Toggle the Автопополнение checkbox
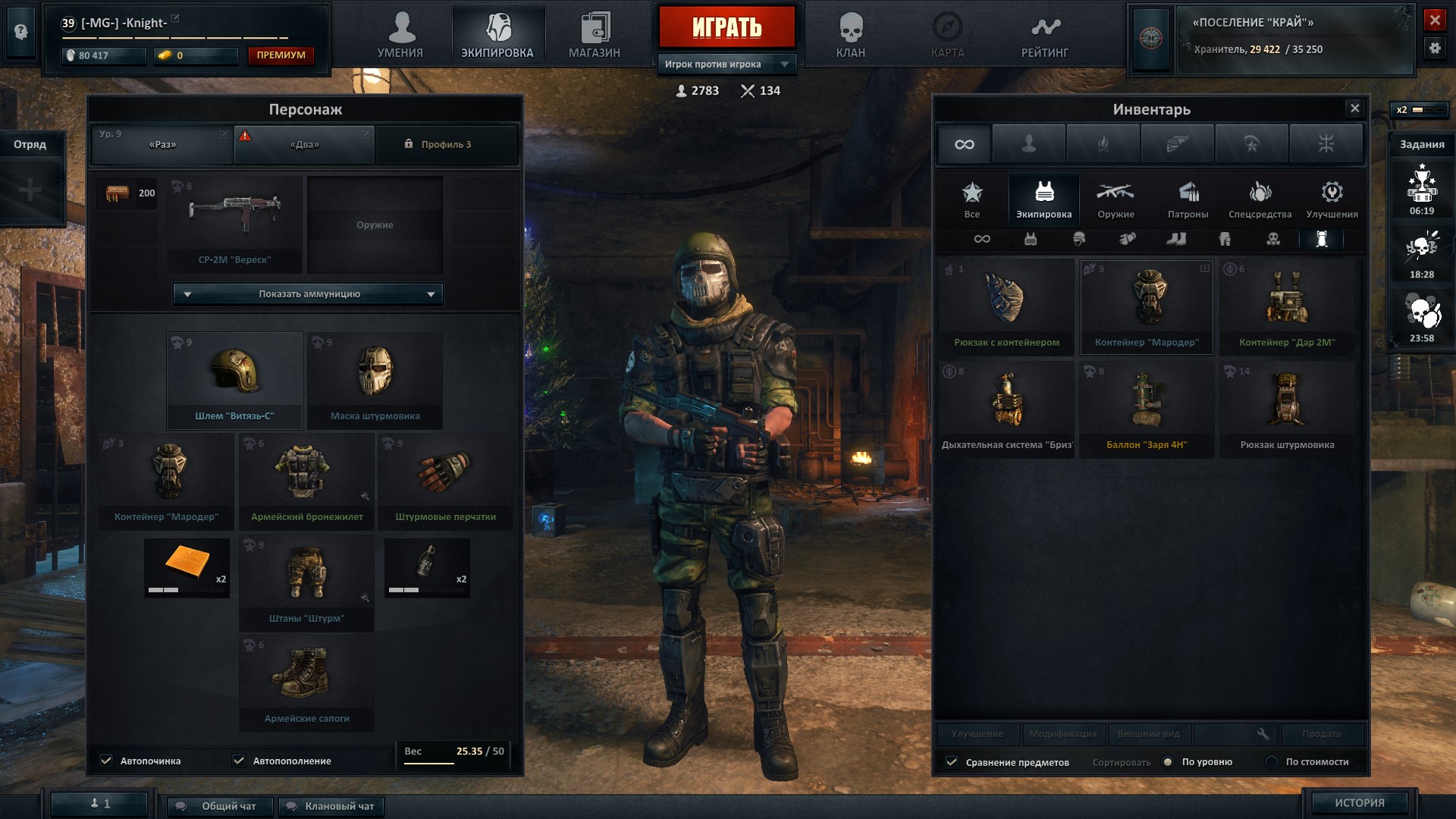 coord(240,761)
